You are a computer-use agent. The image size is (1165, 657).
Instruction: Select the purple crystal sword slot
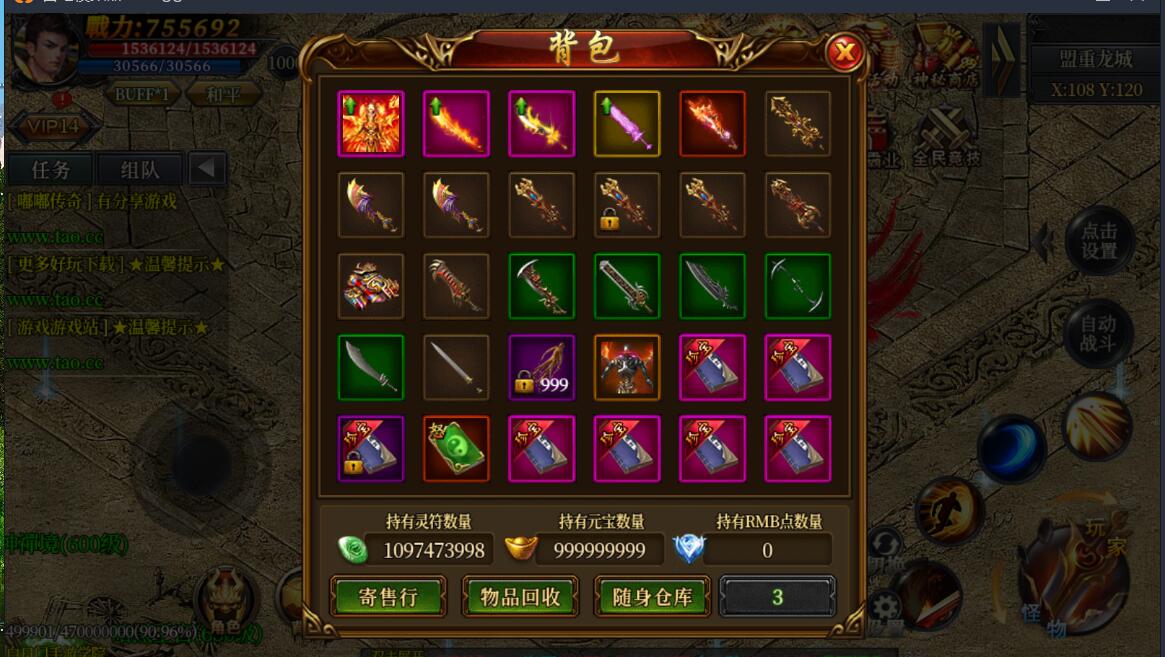627,124
